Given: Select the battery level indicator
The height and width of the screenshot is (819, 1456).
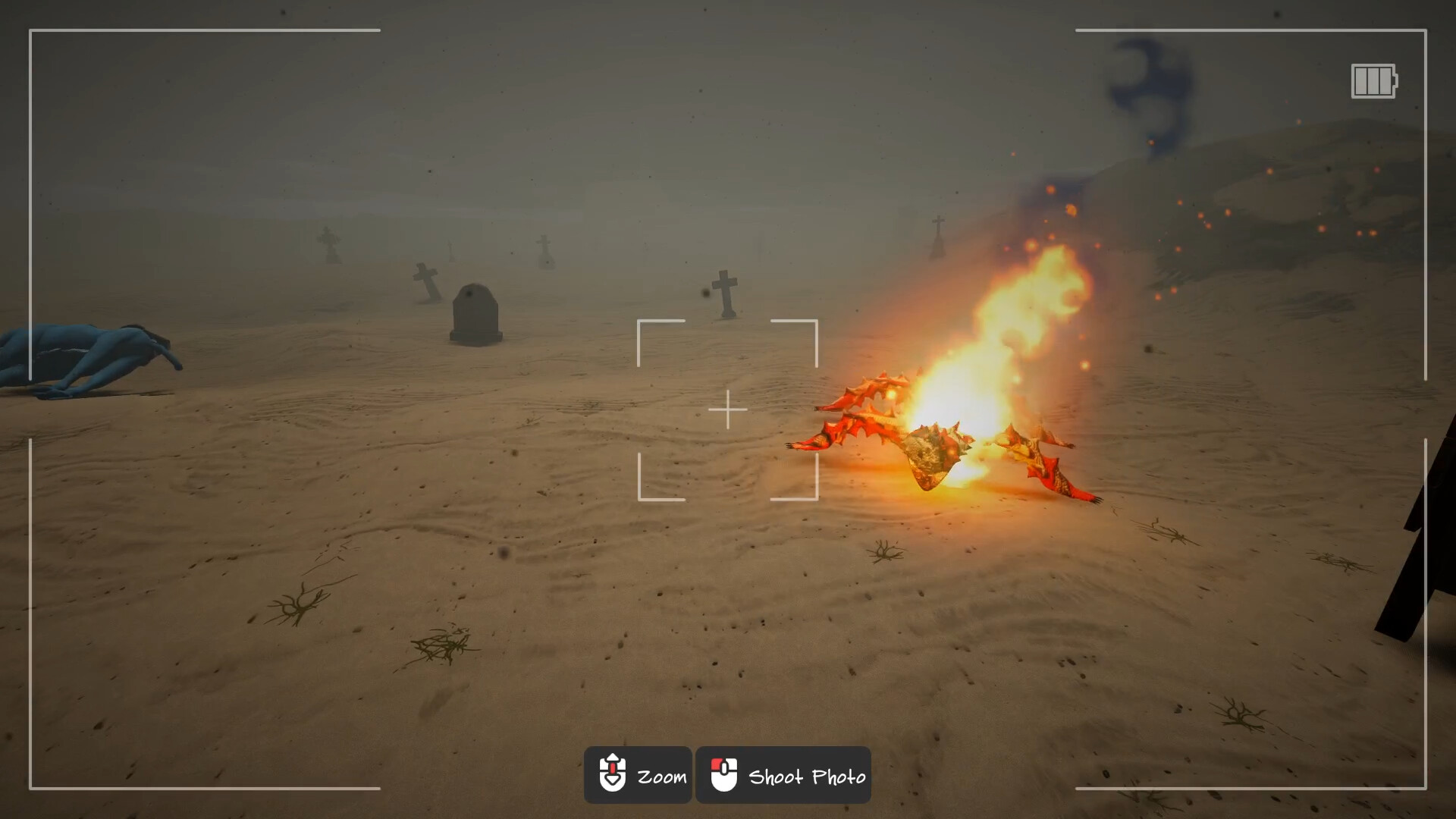Looking at the screenshot, I should [x=1371, y=81].
